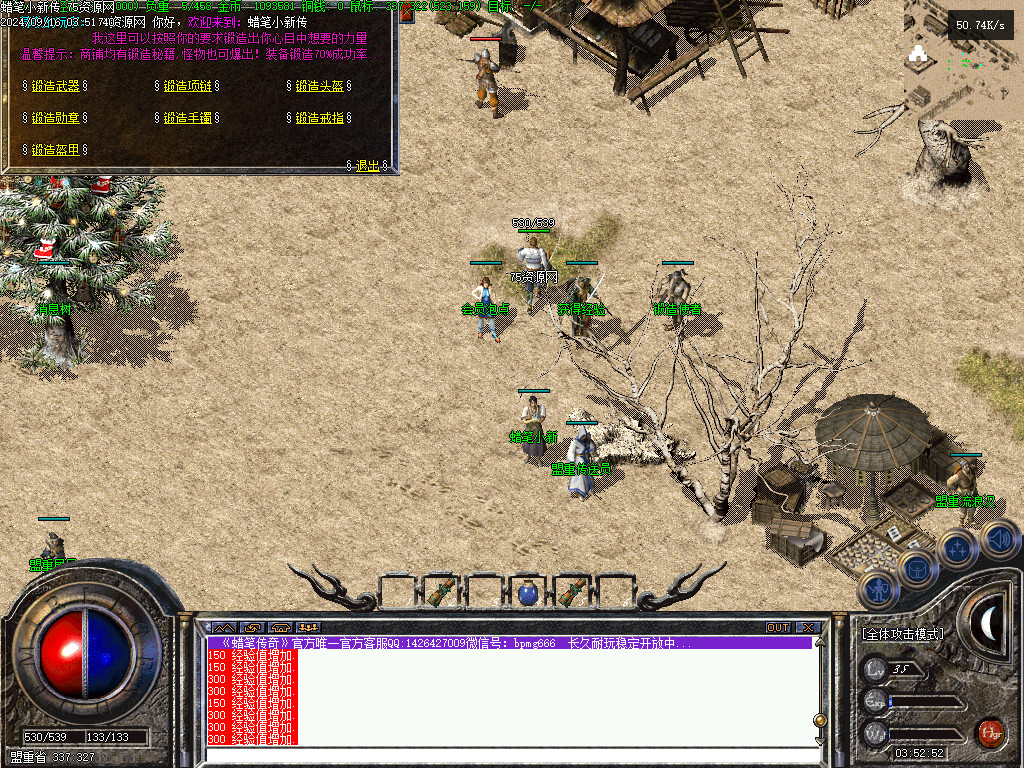The width and height of the screenshot is (1024, 768).
Task: Choose 锻造项链 (forge necklace) option
Action: click(187, 86)
